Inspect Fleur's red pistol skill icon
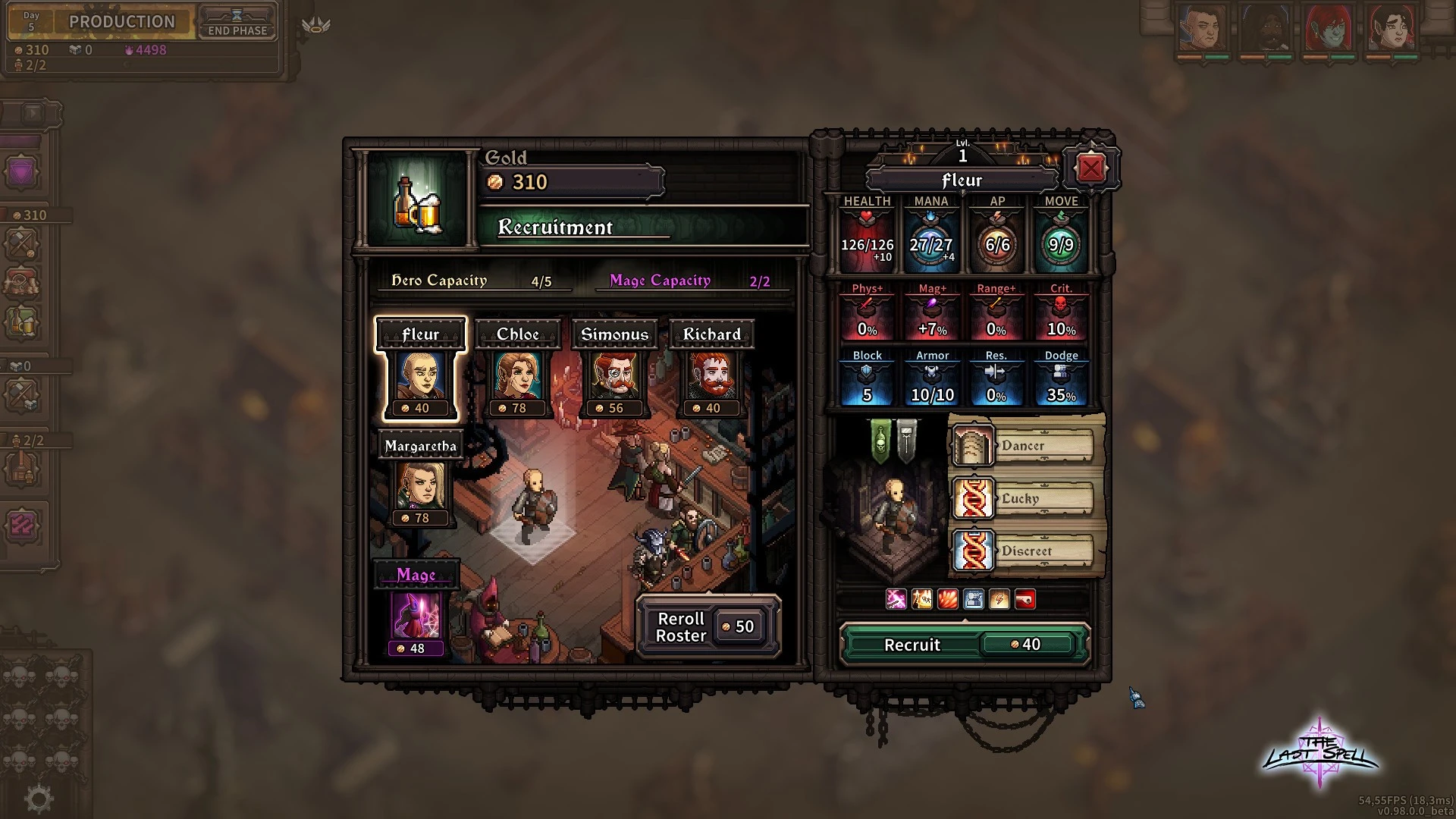 (1025, 600)
